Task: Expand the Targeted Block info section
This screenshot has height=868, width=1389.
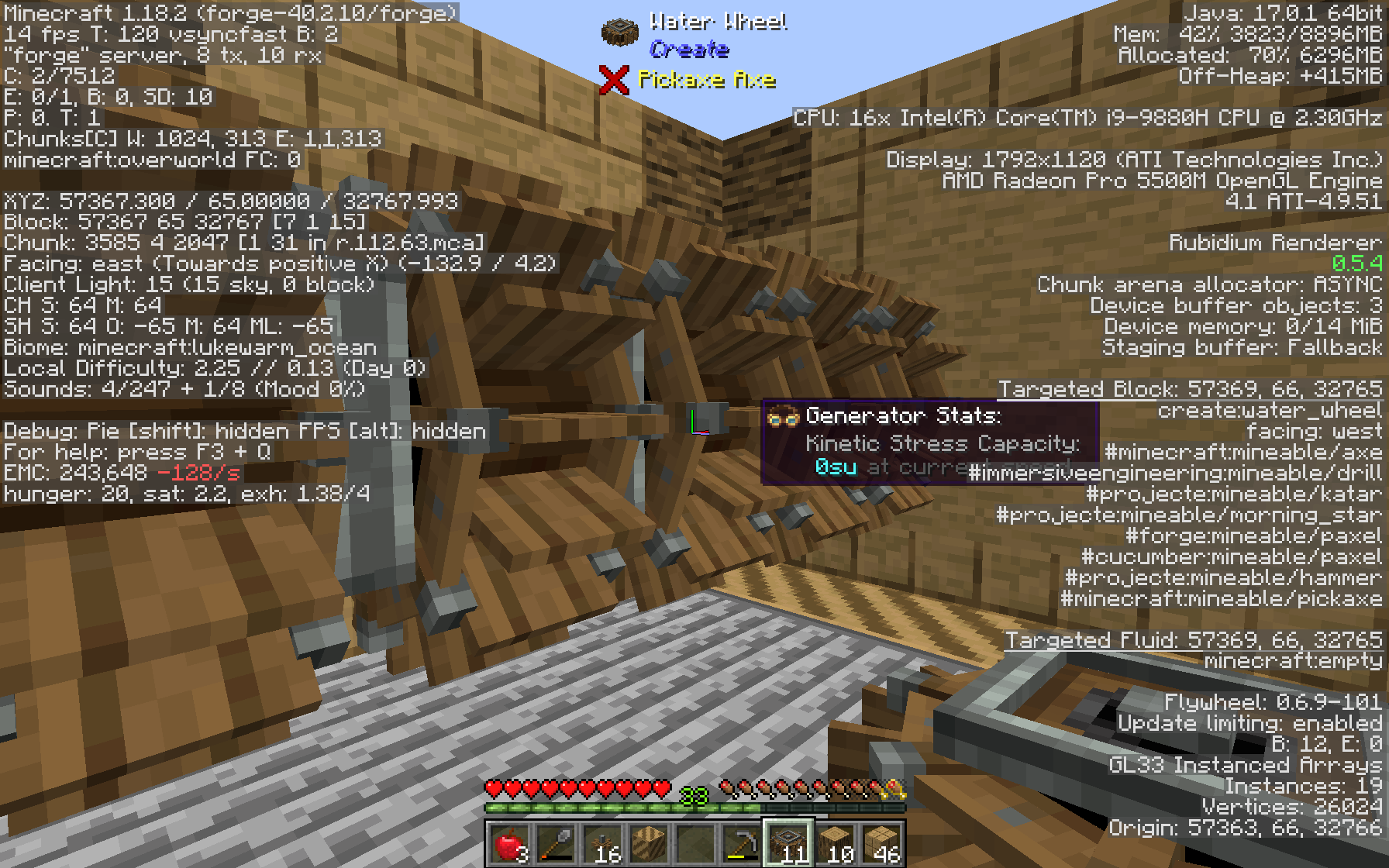Action: pyautogui.click(x=1191, y=388)
